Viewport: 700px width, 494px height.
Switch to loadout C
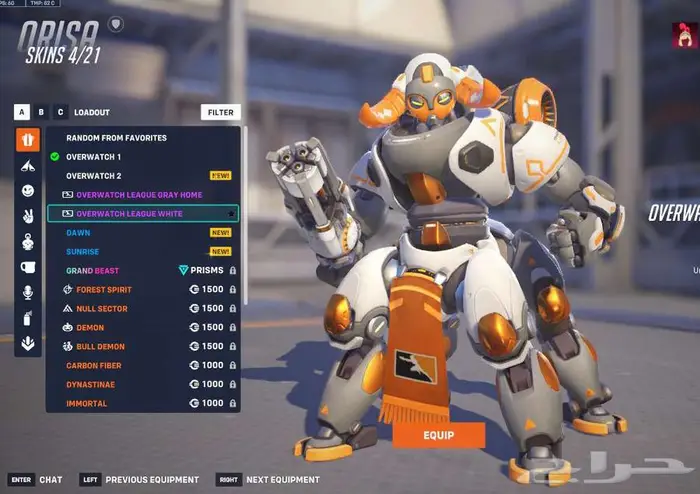point(60,113)
